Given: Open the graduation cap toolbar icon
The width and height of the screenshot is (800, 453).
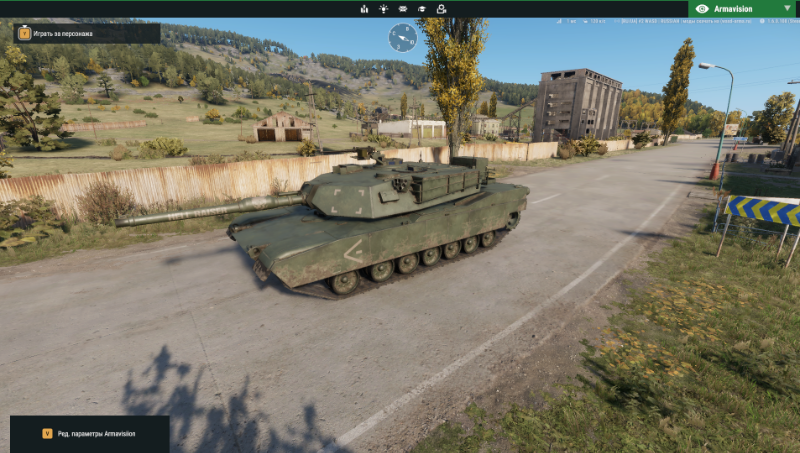Looking at the screenshot, I should pyautogui.click(x=422, y=9).
